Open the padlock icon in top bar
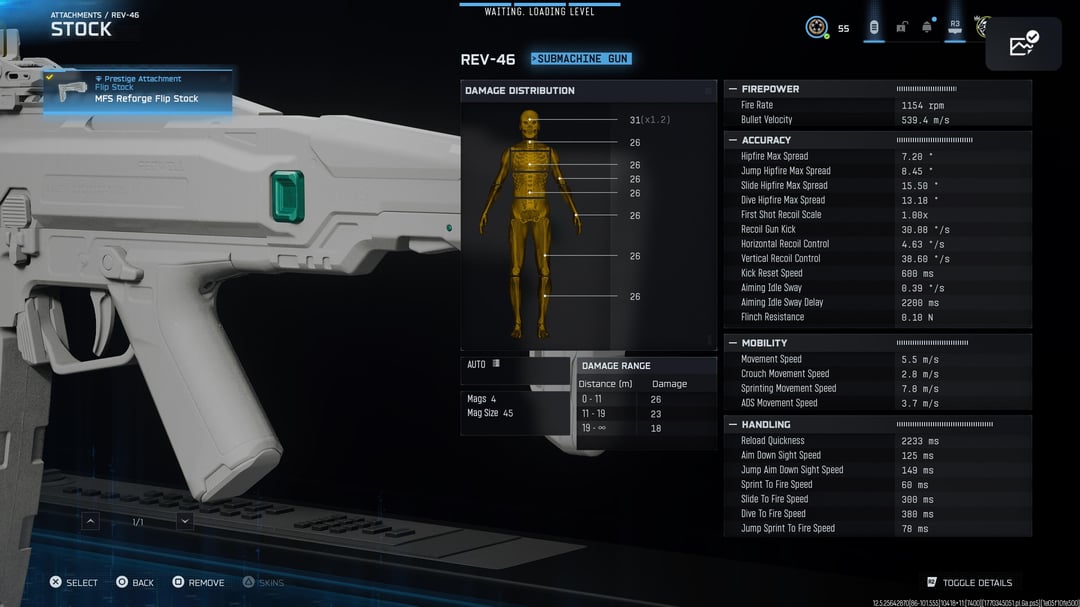1080x607 pixels. pos(901,27)
